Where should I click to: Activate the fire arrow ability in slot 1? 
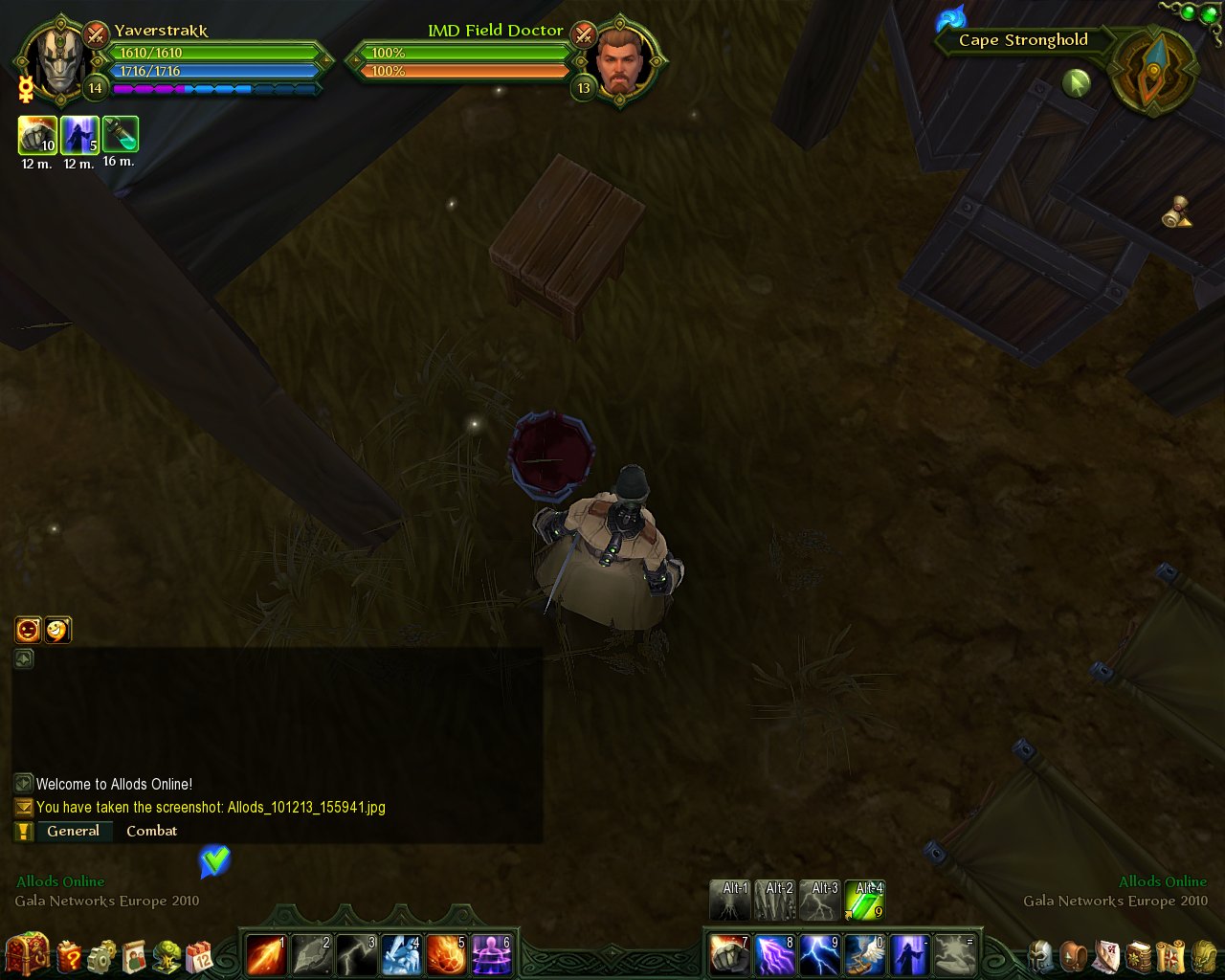[x=265, y=954]
